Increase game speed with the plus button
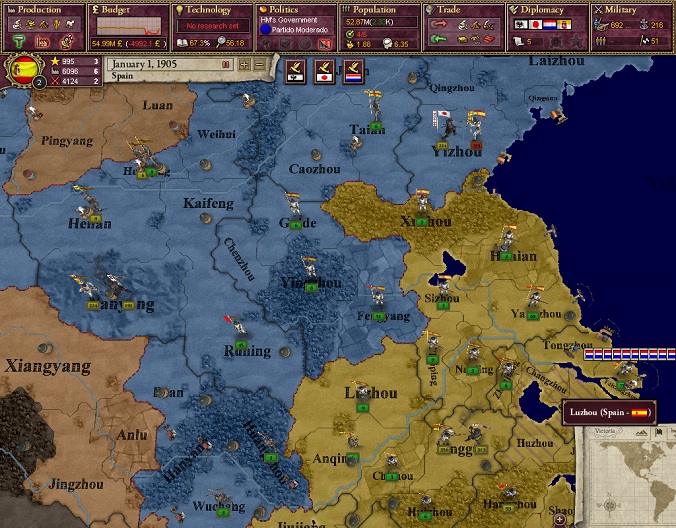The image size is (676, 528). point(244,64)
